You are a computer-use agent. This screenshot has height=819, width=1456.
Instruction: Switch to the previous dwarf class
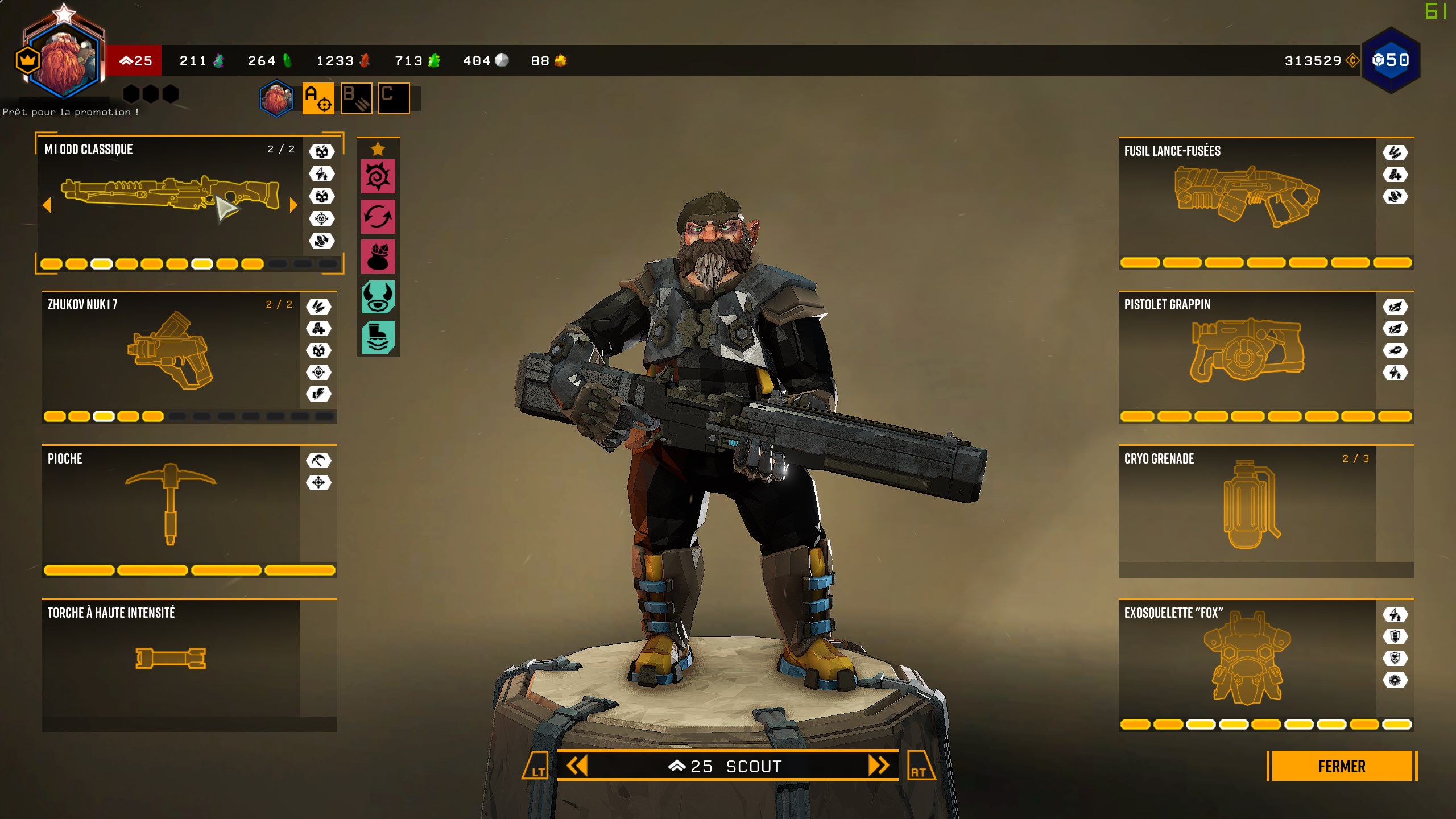(x=576, y=766)
